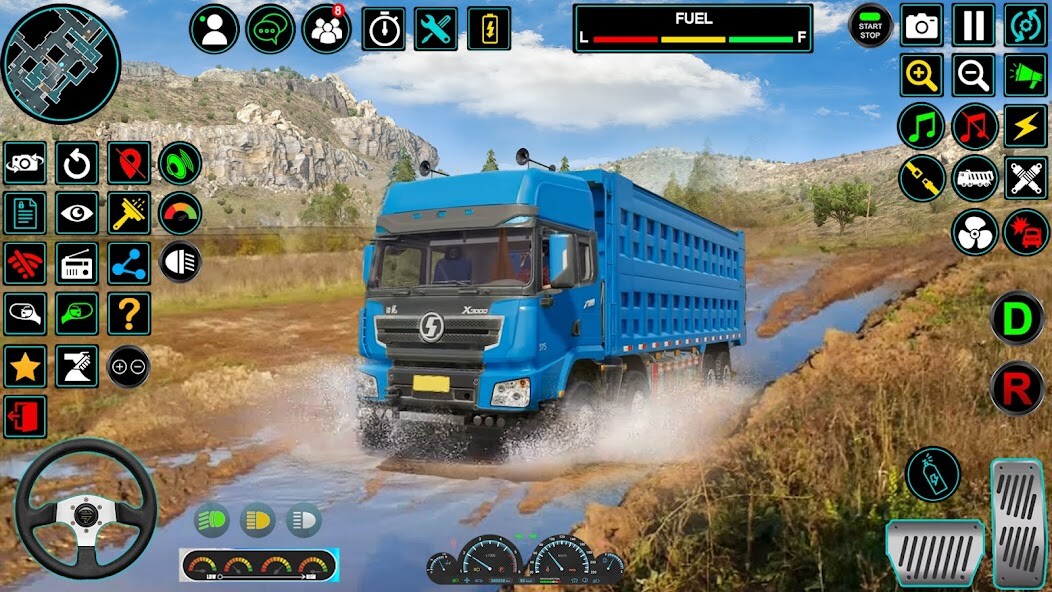Zoom in with the plus magnifier

coord(922,75)
